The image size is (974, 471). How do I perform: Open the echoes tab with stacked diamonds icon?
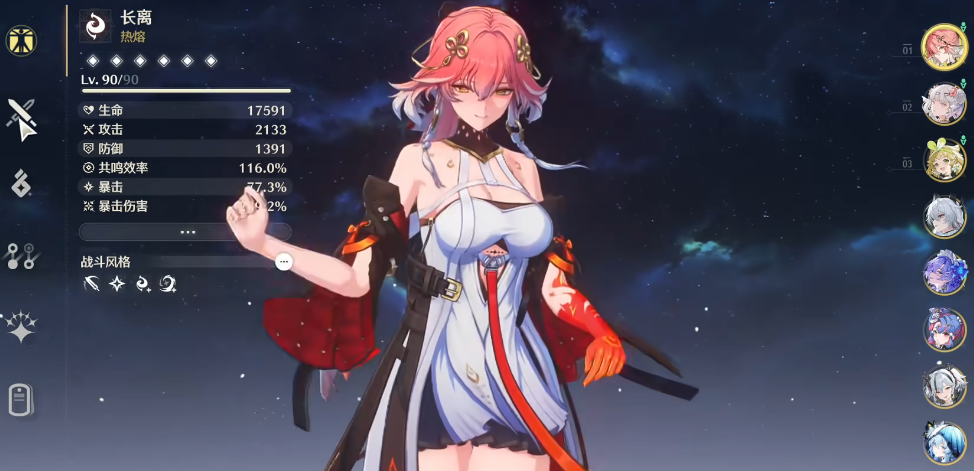coord(20,183)
